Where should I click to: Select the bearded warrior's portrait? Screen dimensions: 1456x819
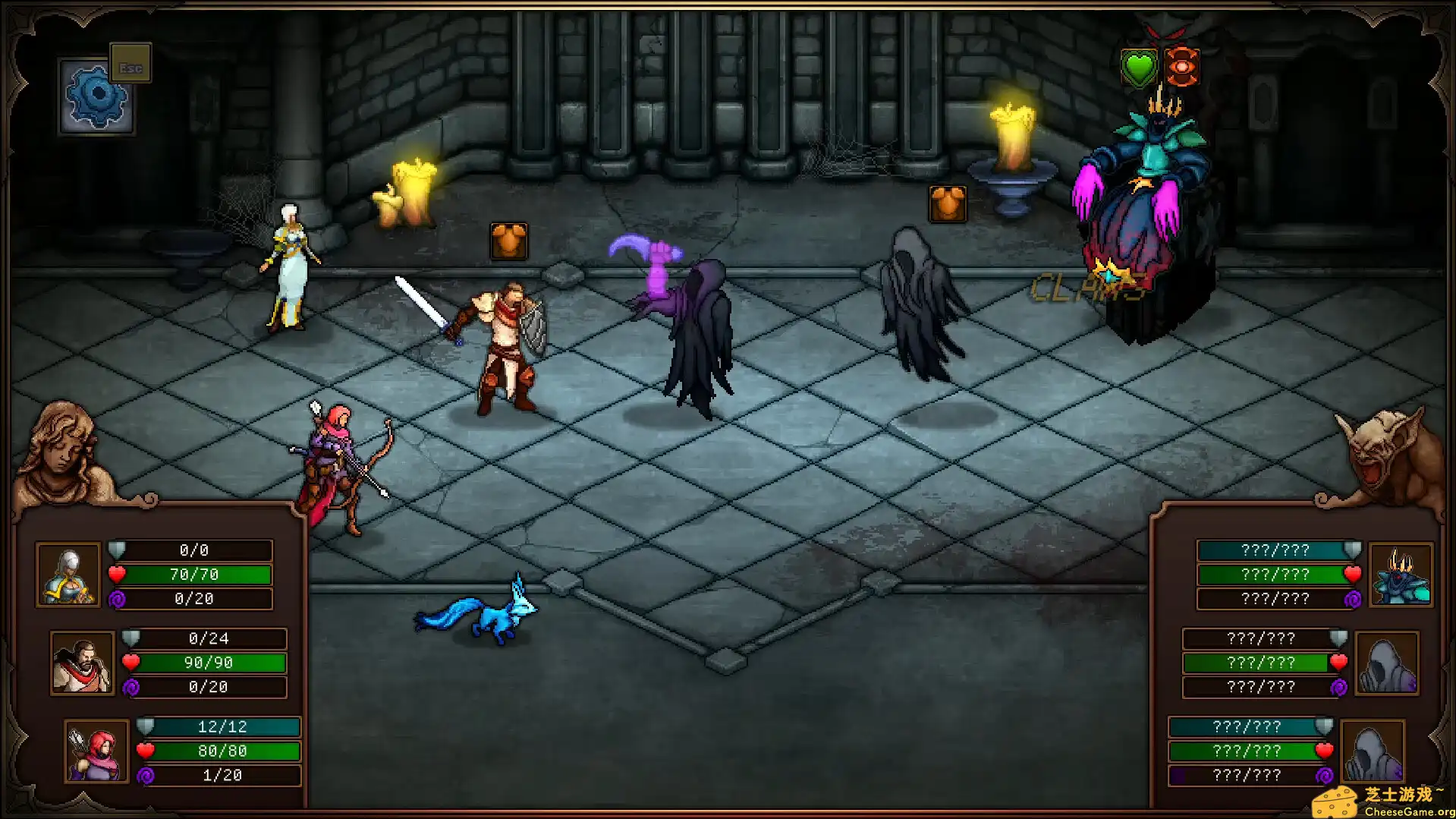(x=81, y=663)
